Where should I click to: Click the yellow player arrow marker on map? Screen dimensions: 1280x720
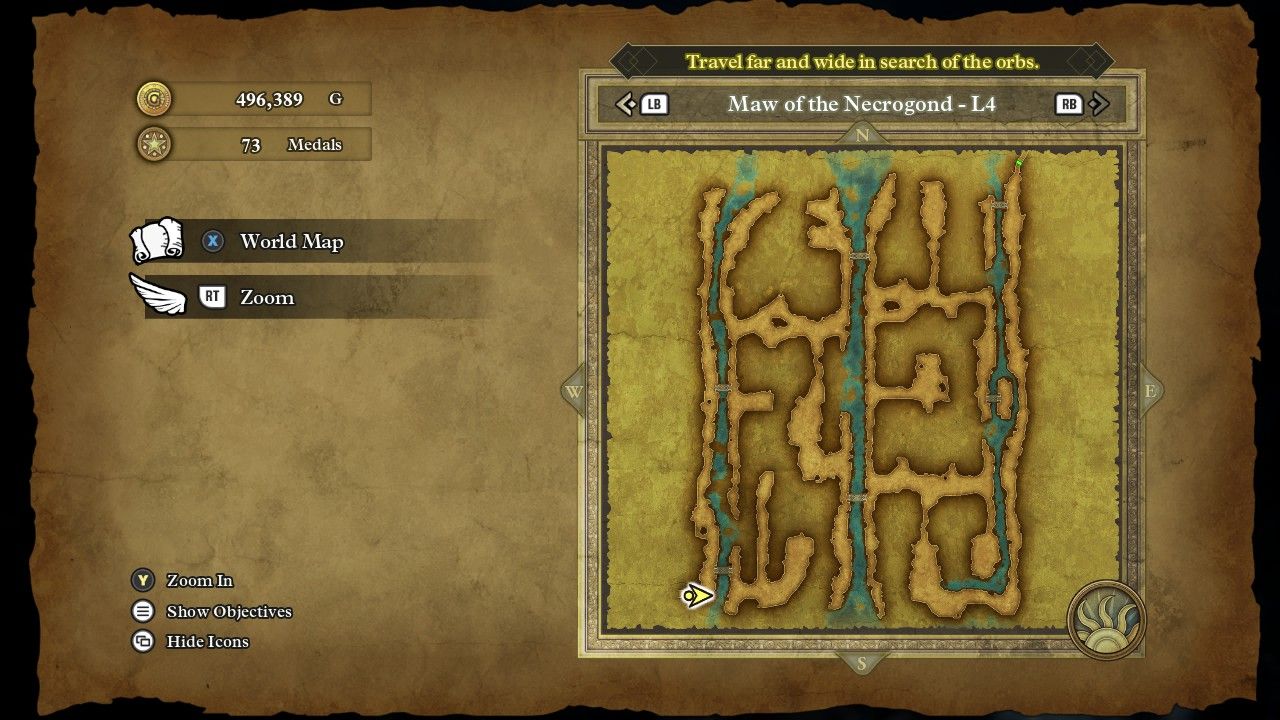click(697, 596)
